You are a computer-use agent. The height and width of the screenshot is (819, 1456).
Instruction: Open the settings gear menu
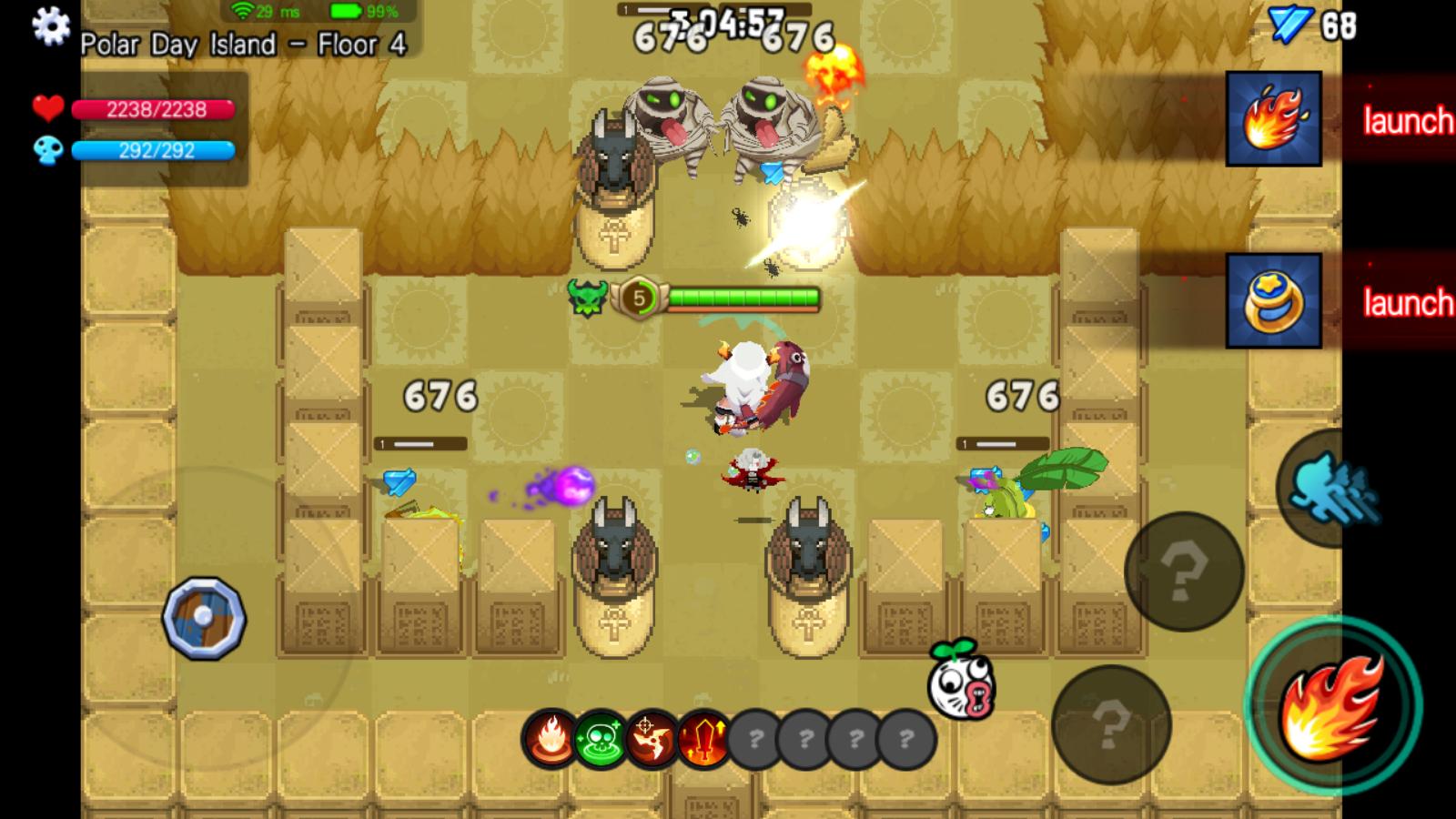pyautogui.click(x=52, y=27)
